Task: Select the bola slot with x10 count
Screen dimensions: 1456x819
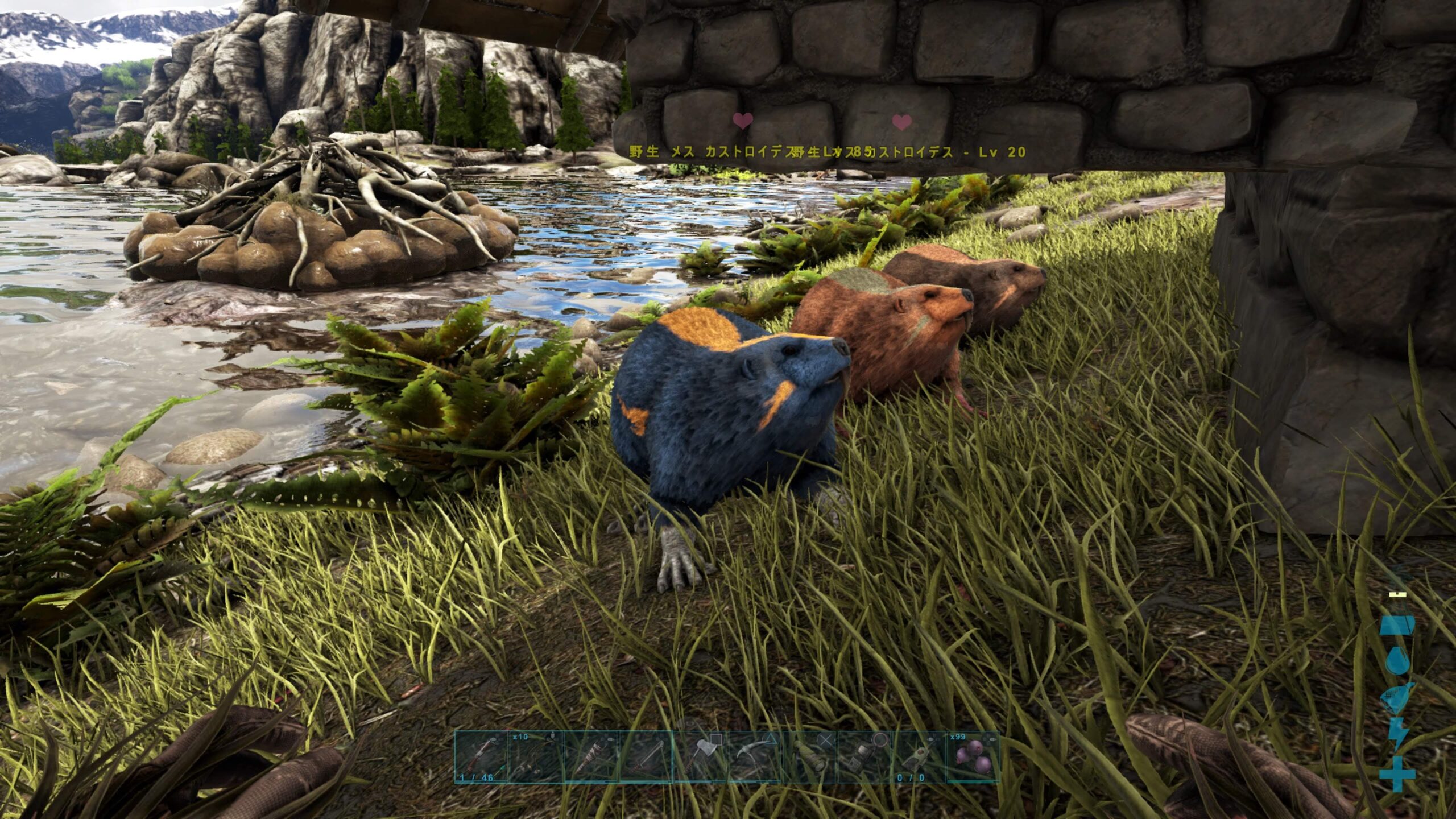Action: [x=535, y=758]
